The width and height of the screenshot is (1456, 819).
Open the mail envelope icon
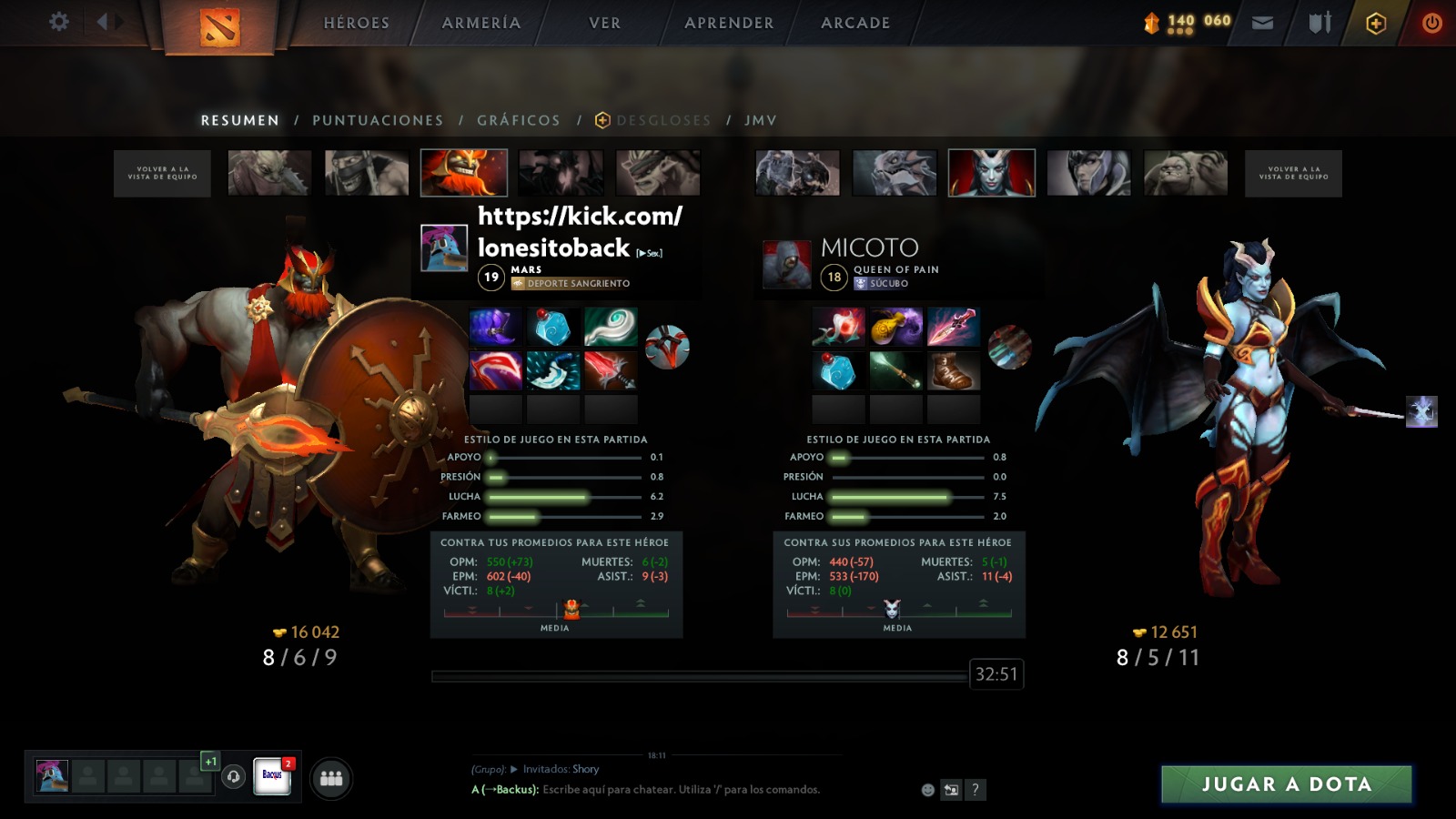click(1262, 23)
